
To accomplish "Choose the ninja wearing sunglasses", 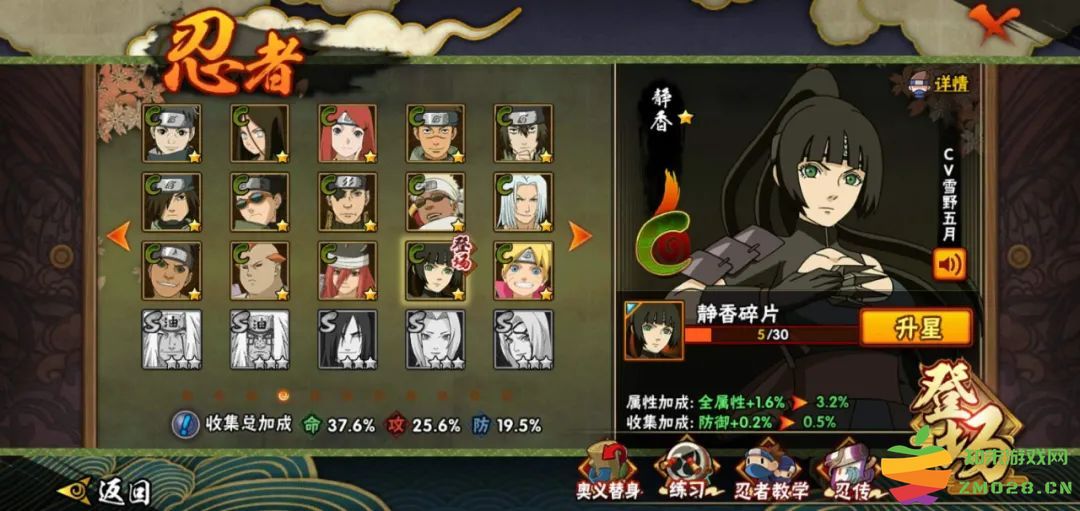I will (259, 202).
